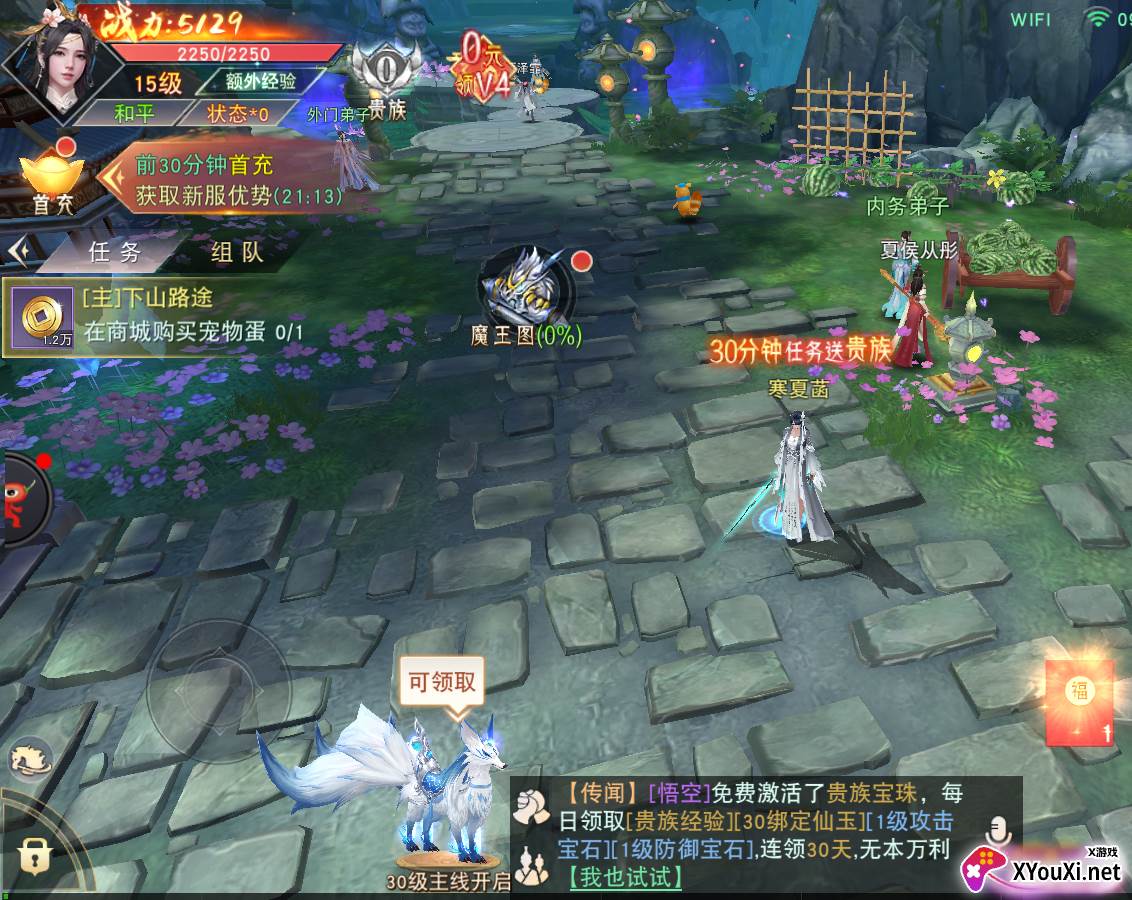Open the red mask icon at left edge

point(22,498)
